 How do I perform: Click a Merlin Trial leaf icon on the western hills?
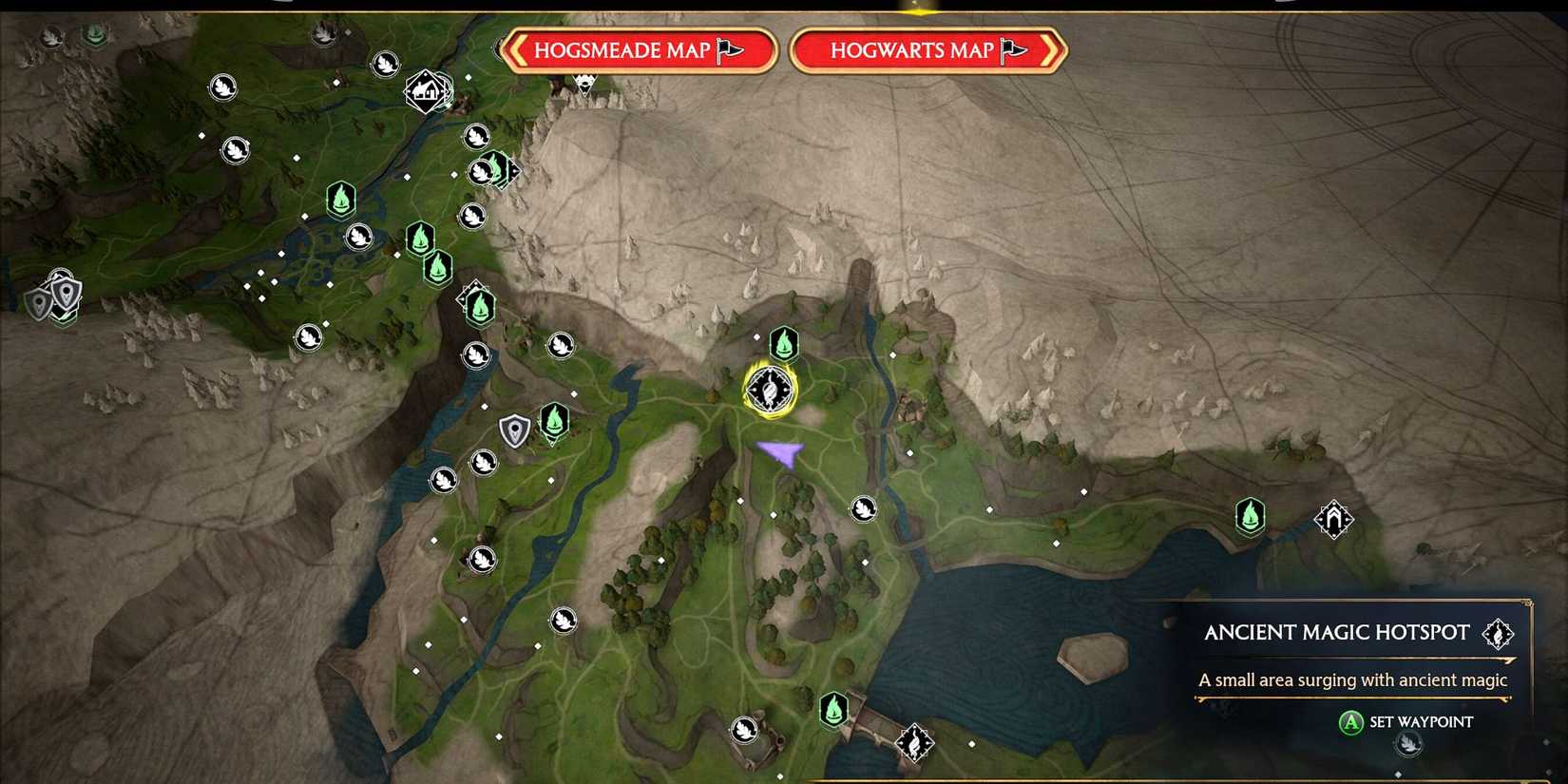(309, 335)
